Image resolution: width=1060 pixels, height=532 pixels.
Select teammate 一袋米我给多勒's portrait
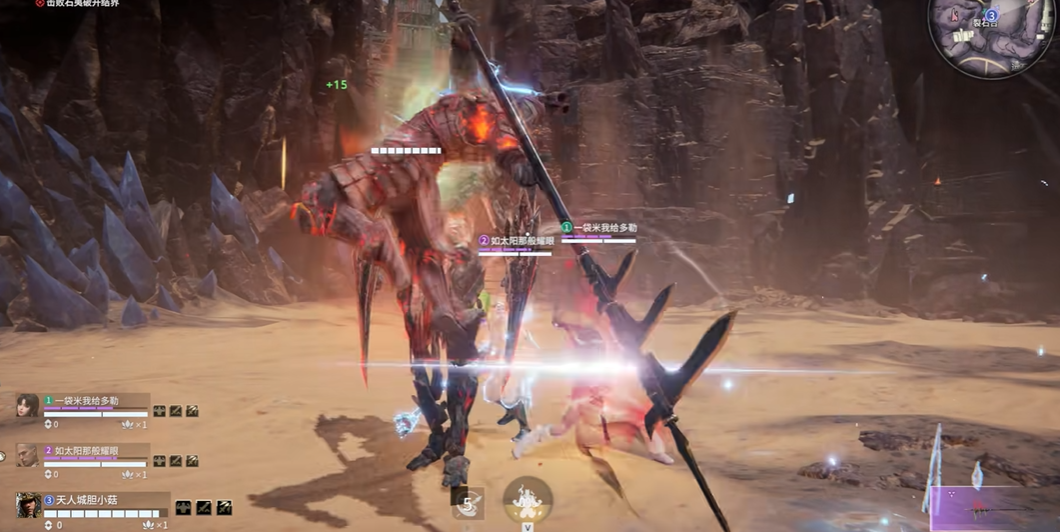(x=28, y=405)
